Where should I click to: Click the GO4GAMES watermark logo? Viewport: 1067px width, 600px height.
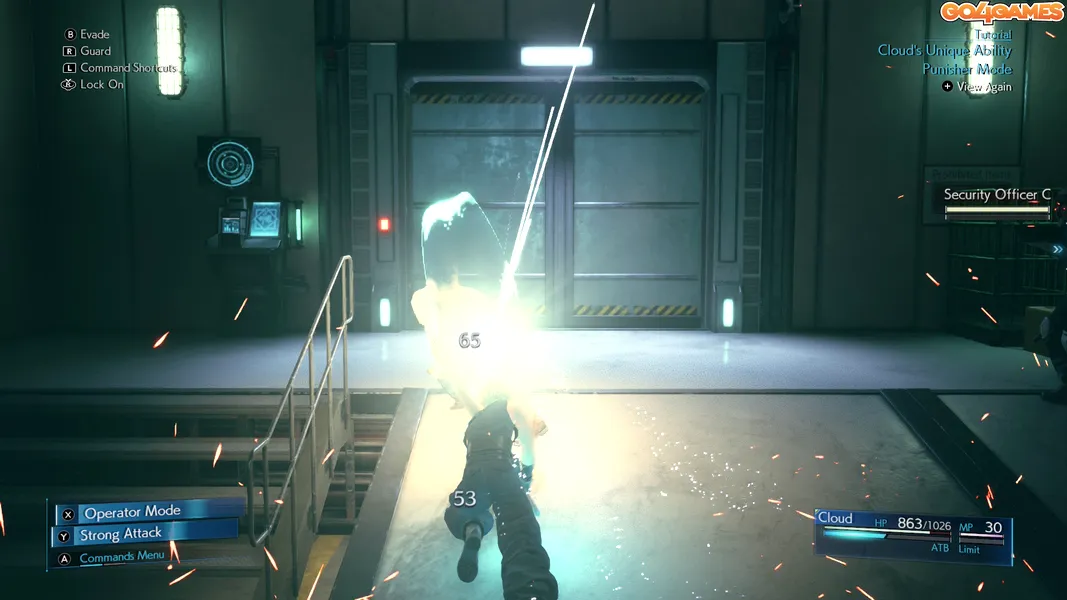(x=1000, y=12)
